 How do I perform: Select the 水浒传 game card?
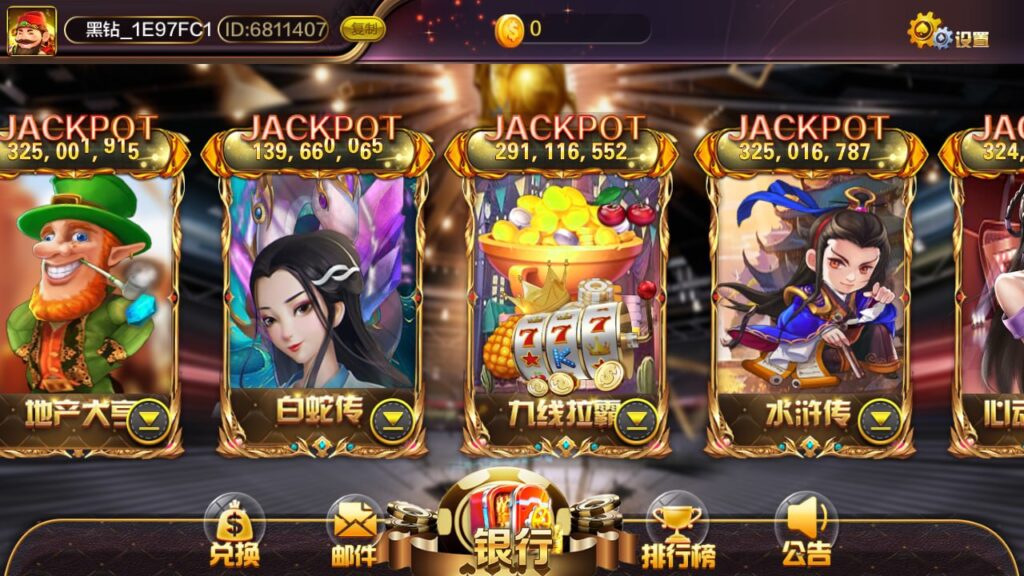point(806,290)
